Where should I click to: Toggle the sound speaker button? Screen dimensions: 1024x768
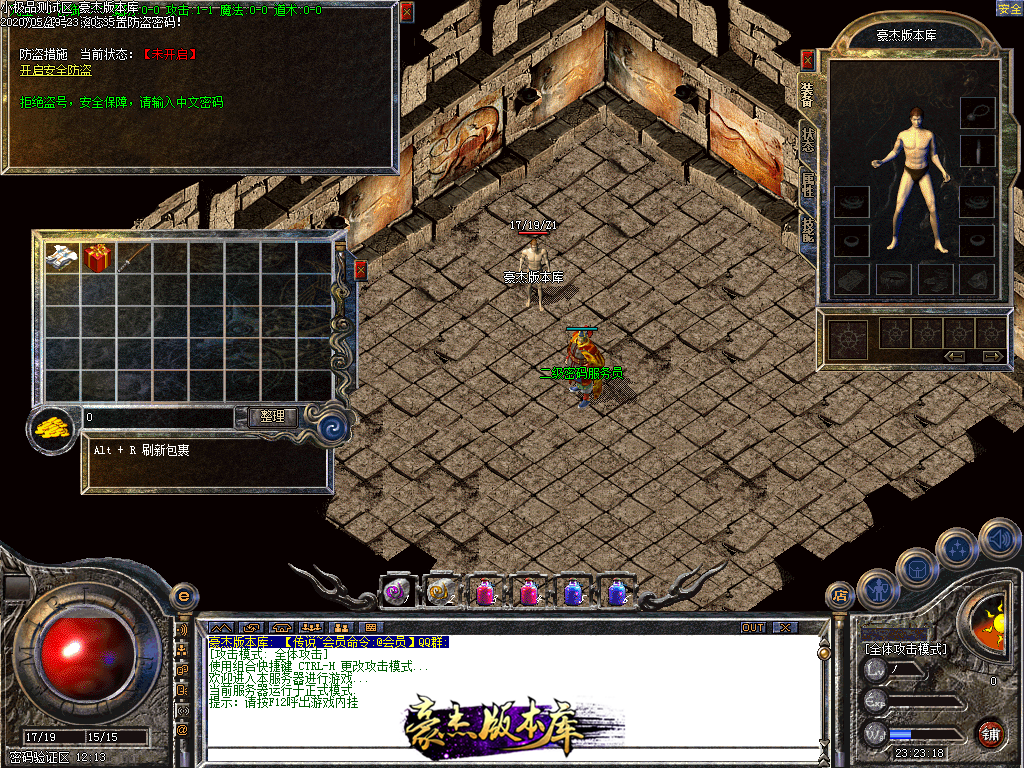998,538
